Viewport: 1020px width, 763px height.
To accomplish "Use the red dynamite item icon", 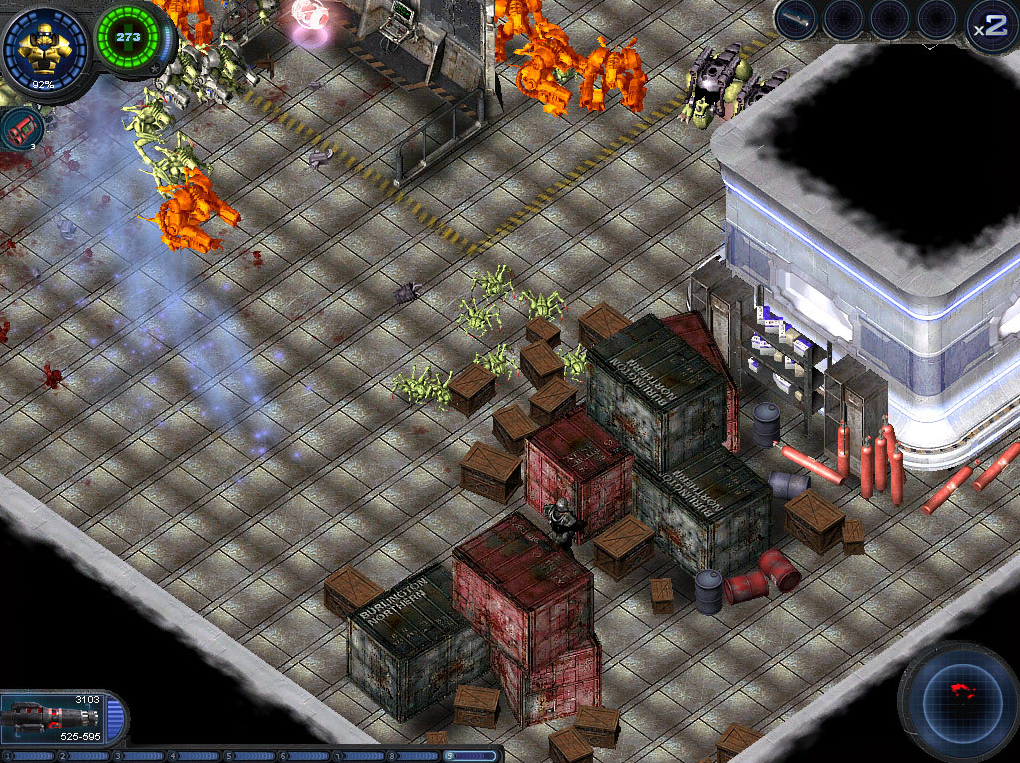I will 21,128.
